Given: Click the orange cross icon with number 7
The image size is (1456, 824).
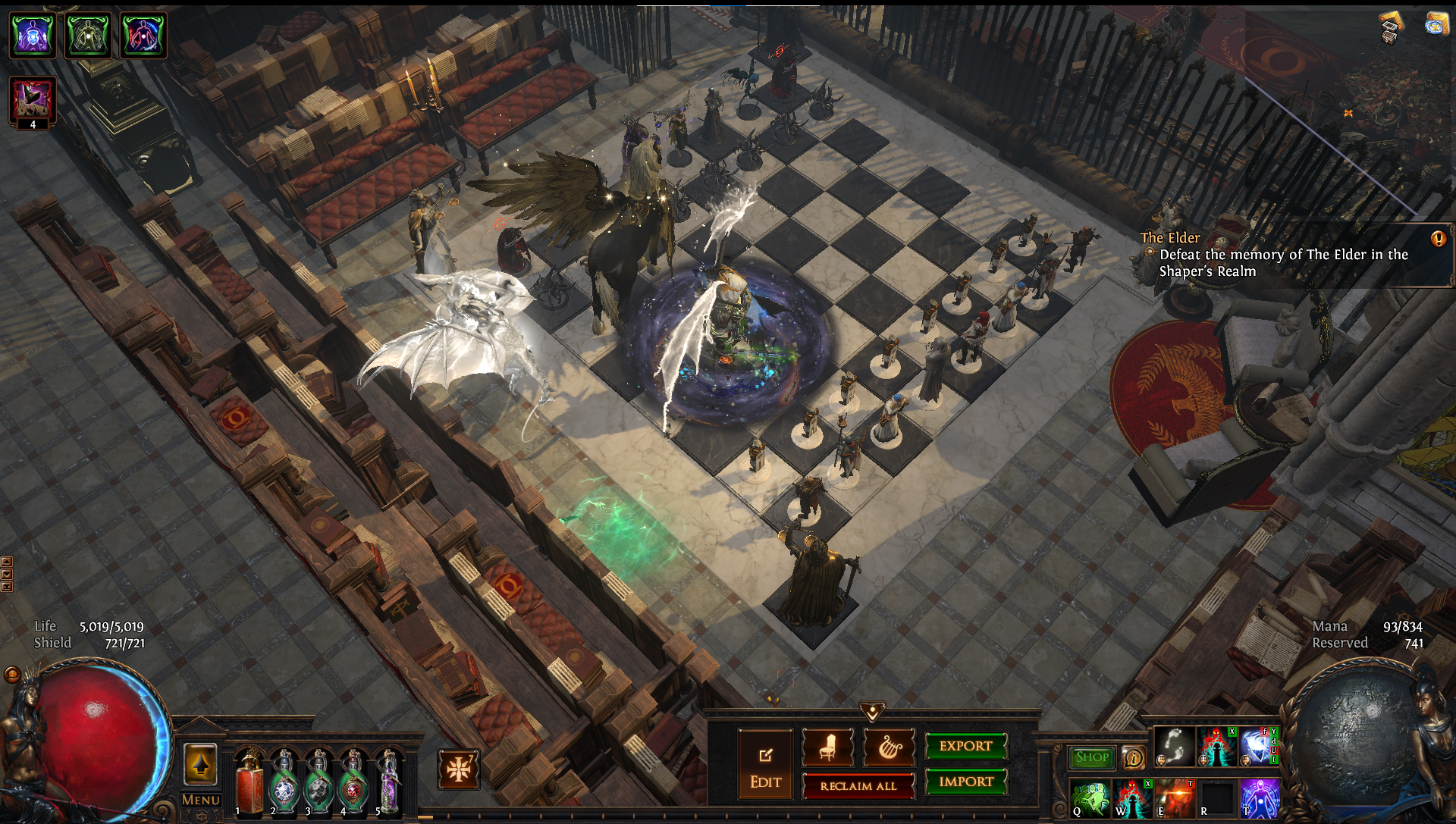Looking at the screenshot, I should 458,769.
